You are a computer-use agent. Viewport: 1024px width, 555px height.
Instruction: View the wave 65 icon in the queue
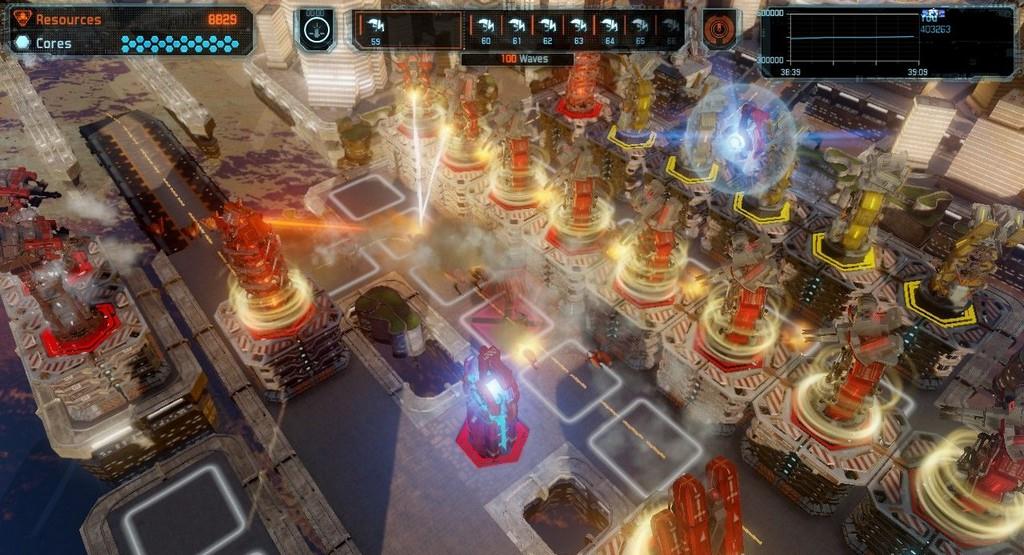point(640,29)
